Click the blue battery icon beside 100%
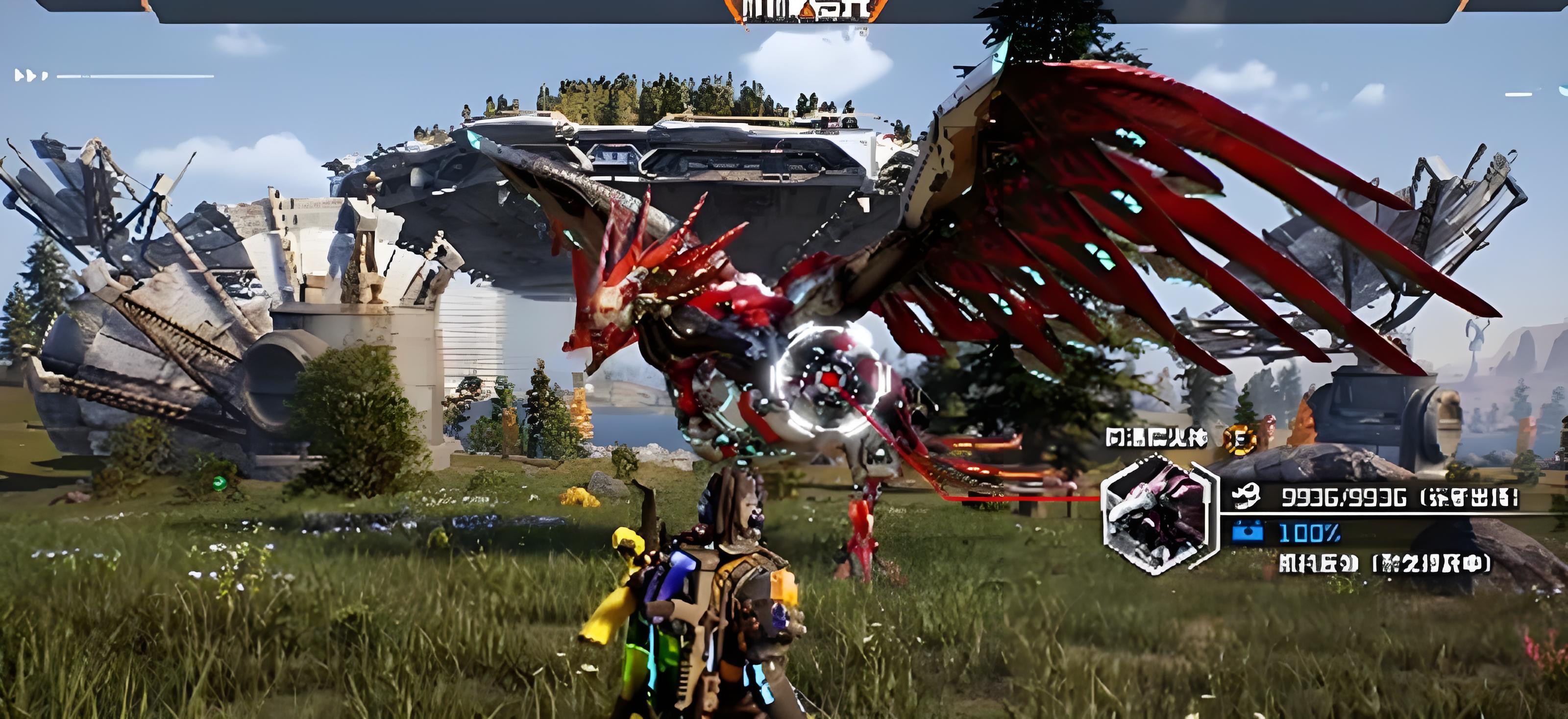Viewport: 1568px width, 719px height. (x=1247, y=533)
